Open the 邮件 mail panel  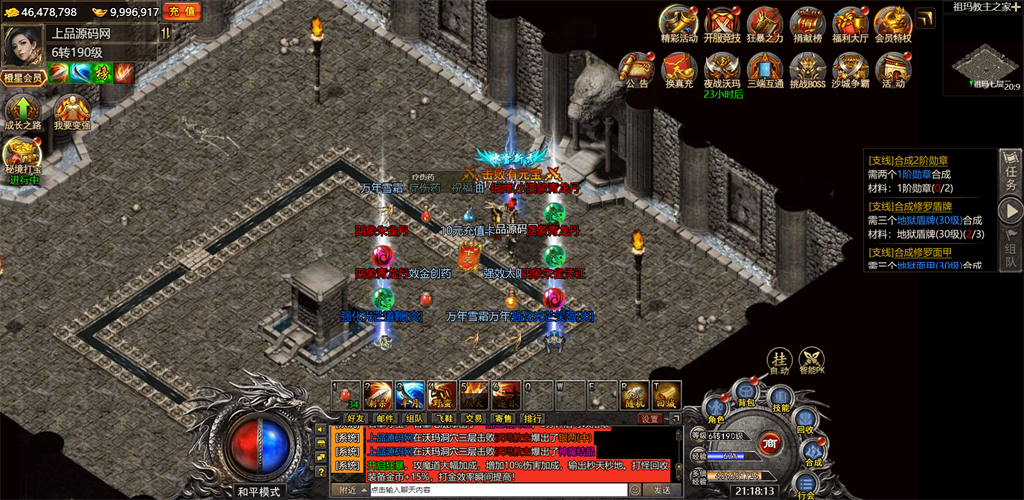coord(385,418)
